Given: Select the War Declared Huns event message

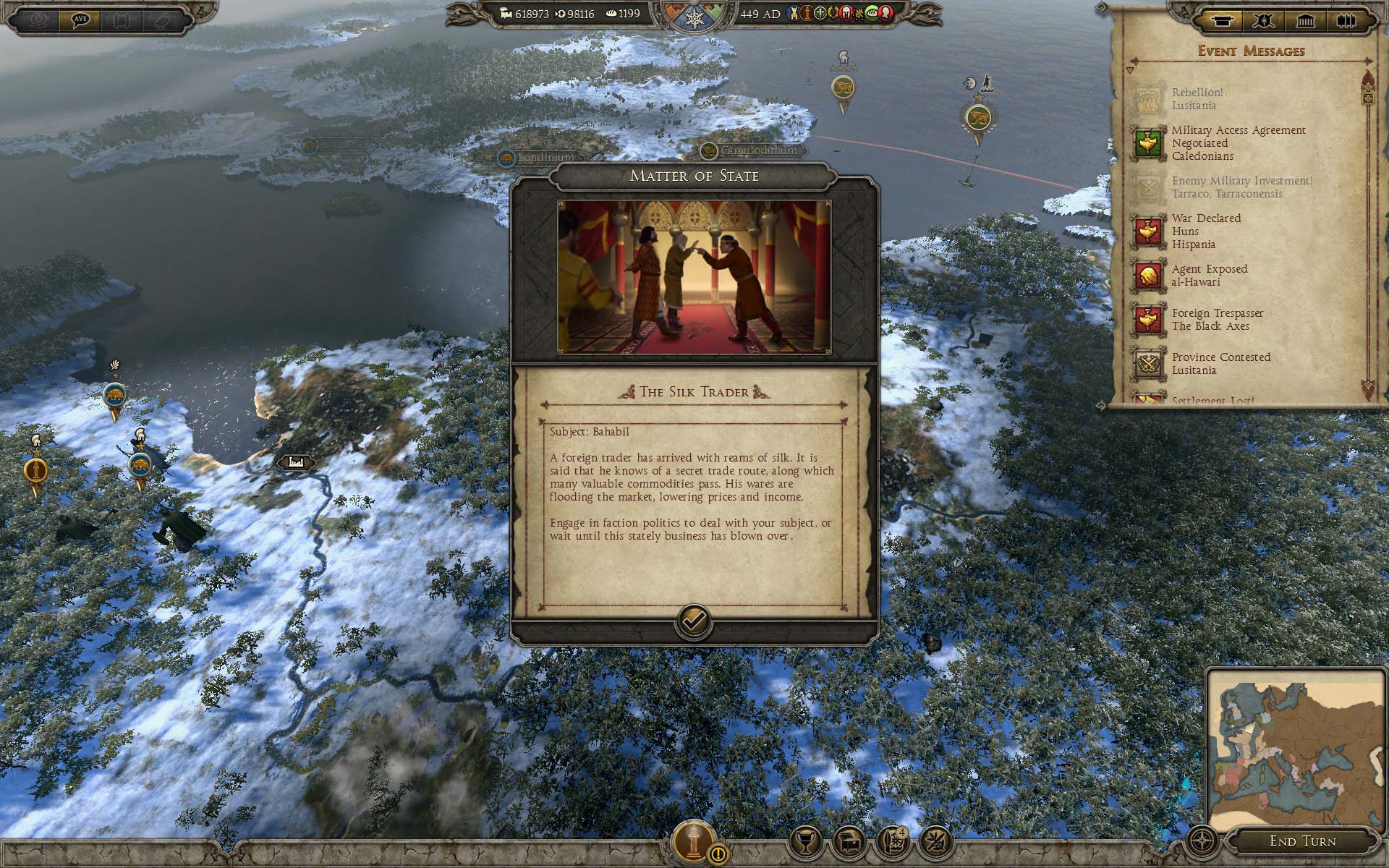Looking at the screenshot, I should (x=1206, y=231).
